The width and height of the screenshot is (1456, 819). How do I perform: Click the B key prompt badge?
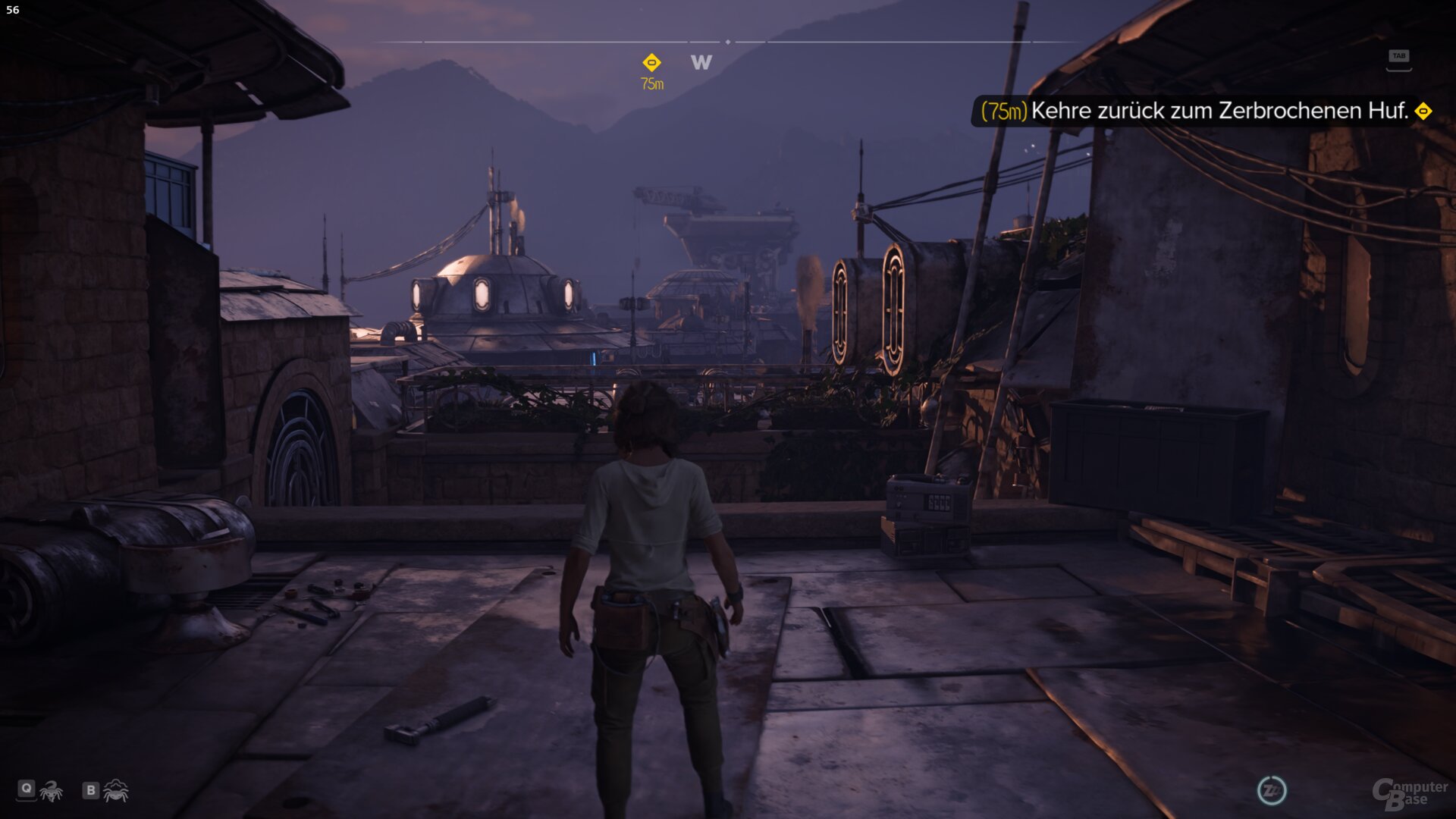[x=89, y=790]
